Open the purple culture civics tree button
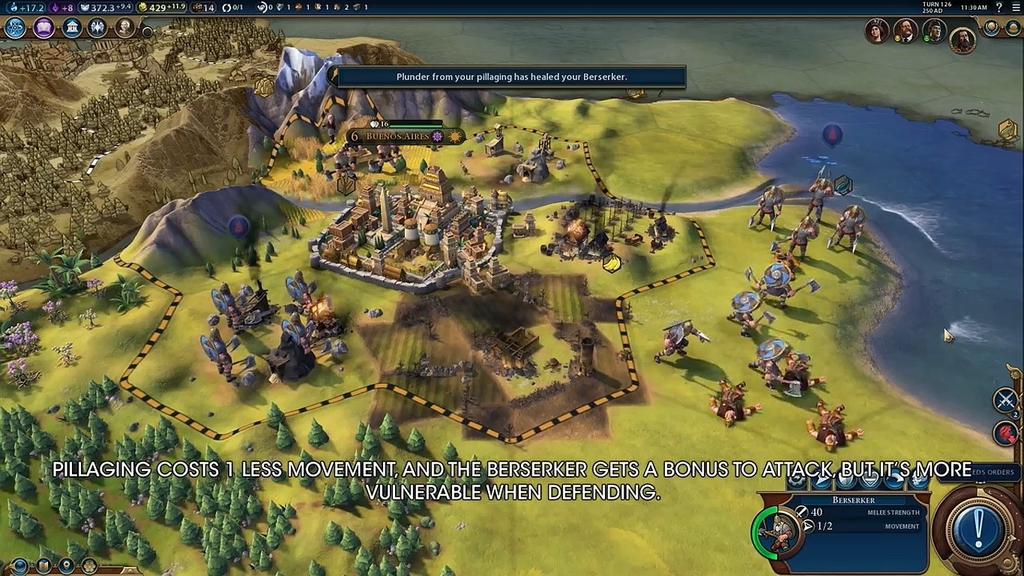1024x576 pixels. coord(43,28)
